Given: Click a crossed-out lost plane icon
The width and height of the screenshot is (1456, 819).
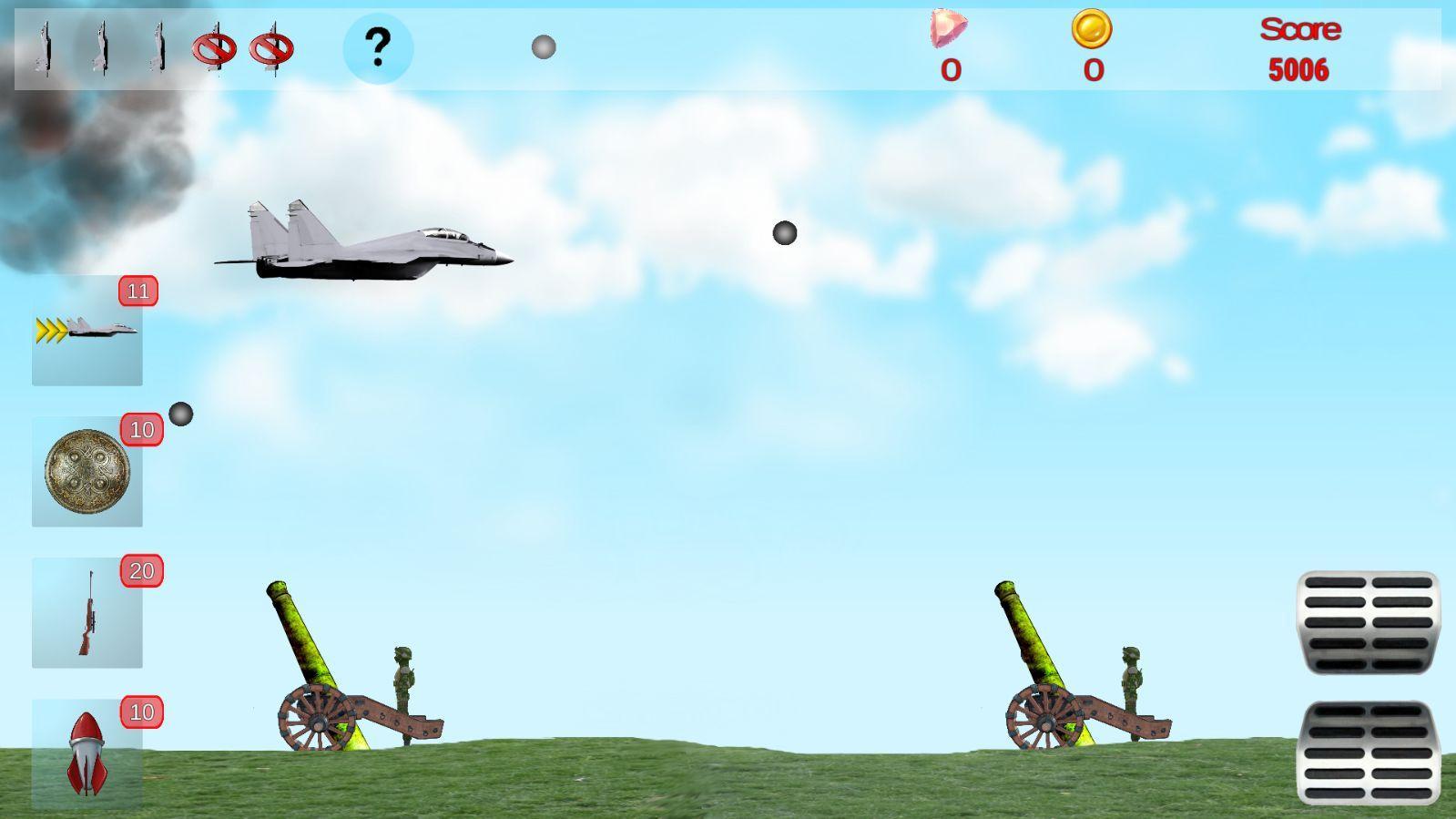Looking at the screenshot, I should [x=216, y=50].
